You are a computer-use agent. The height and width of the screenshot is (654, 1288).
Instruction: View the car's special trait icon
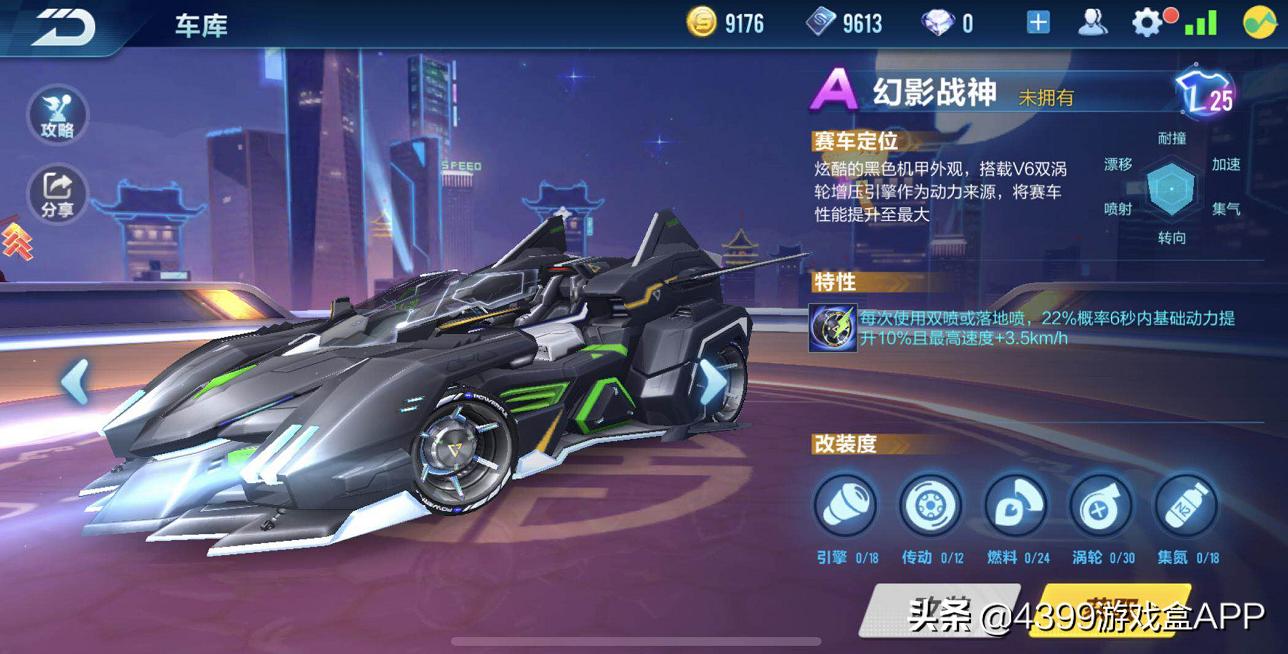click(832, 328)
